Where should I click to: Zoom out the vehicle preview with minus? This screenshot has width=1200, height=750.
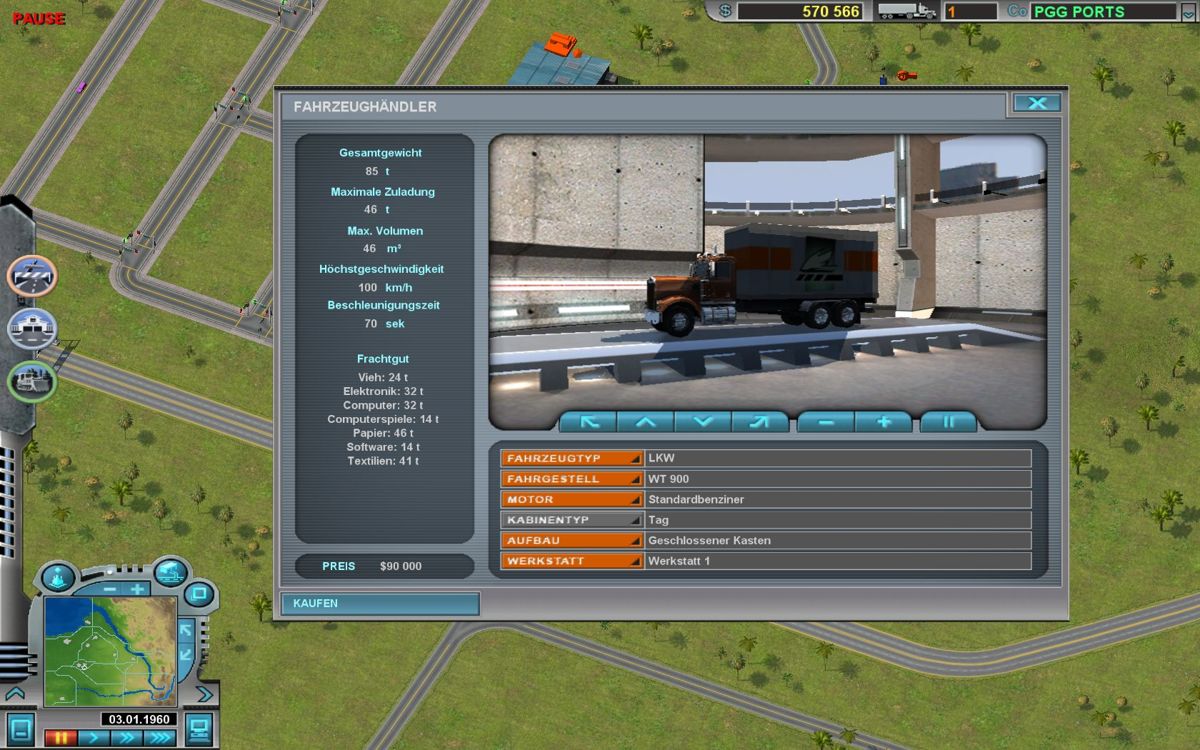click(x=826, y=422)
